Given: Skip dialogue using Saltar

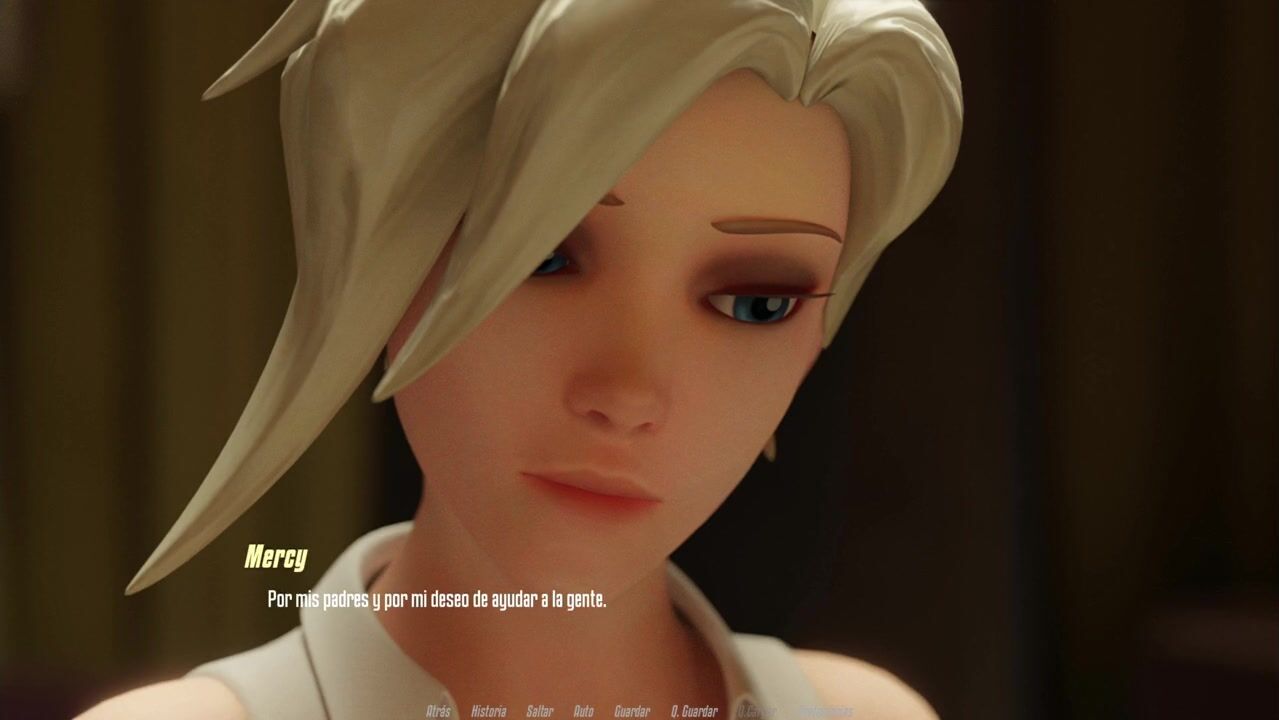Looking at the screenshot, I should pyautogui.click(x=539, y=711).
